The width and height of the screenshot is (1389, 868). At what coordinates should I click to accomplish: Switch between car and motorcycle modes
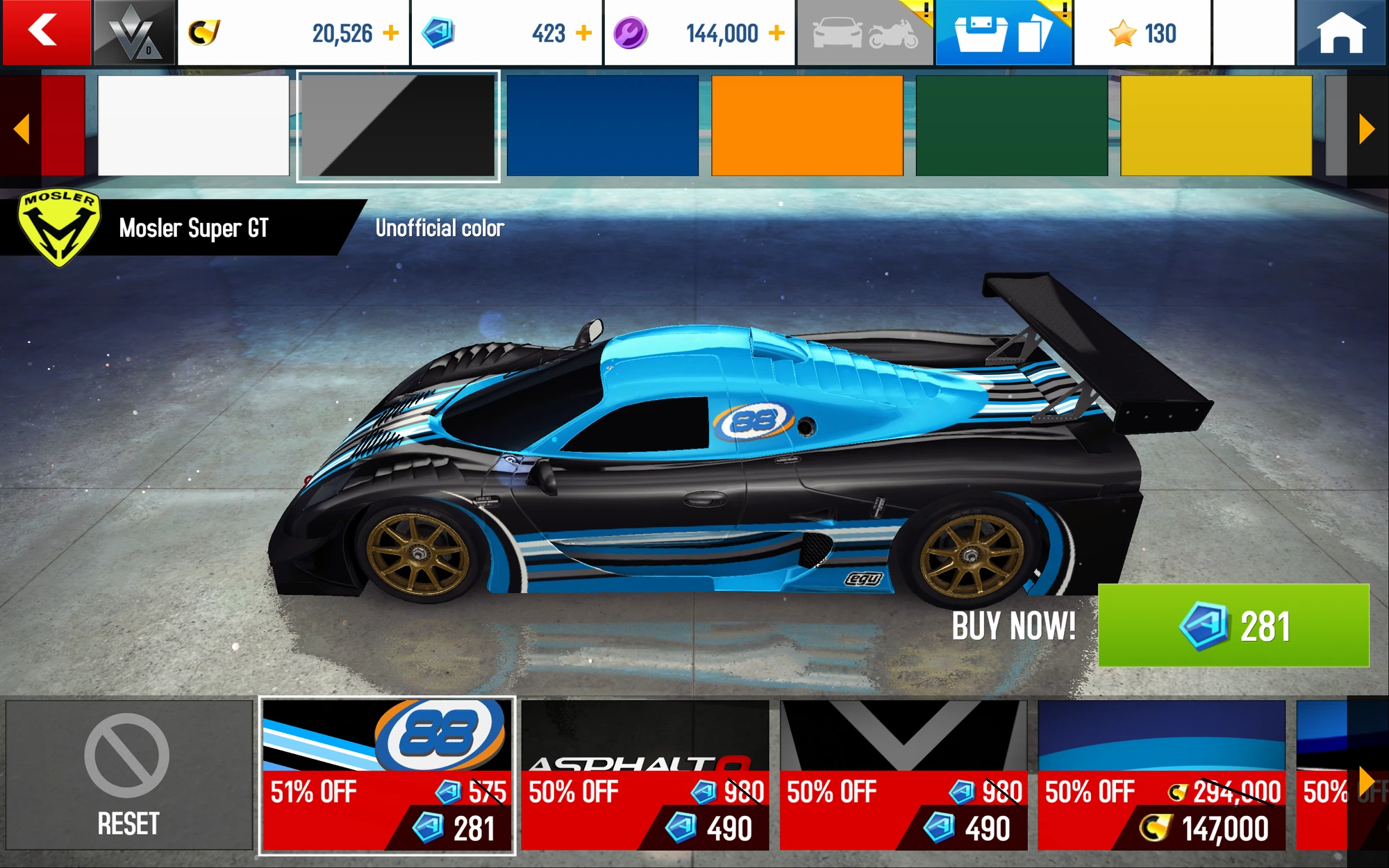click(x=863, y=31)
